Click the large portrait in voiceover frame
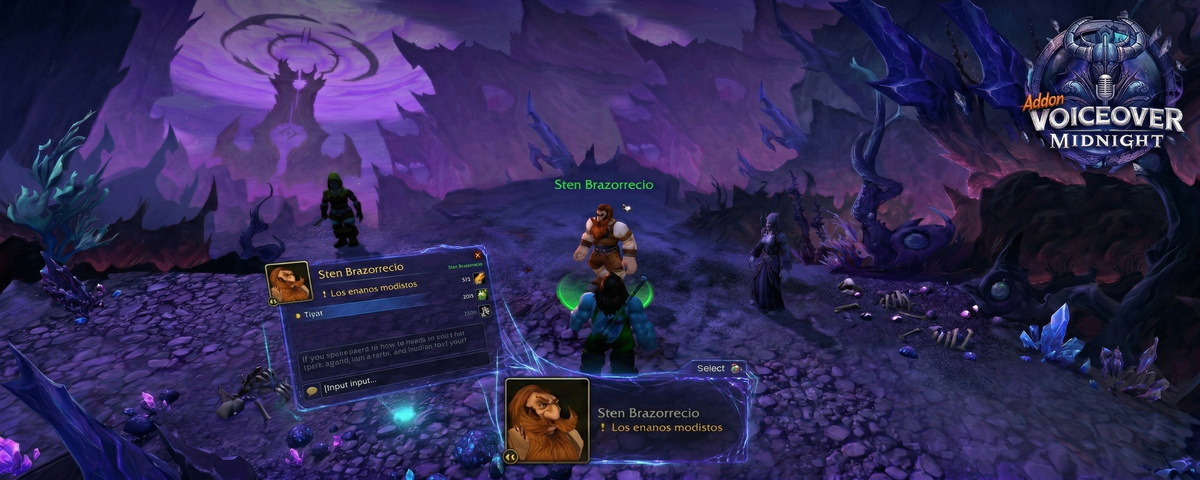This screenshot has width=1200, height=480. (546, 418)
